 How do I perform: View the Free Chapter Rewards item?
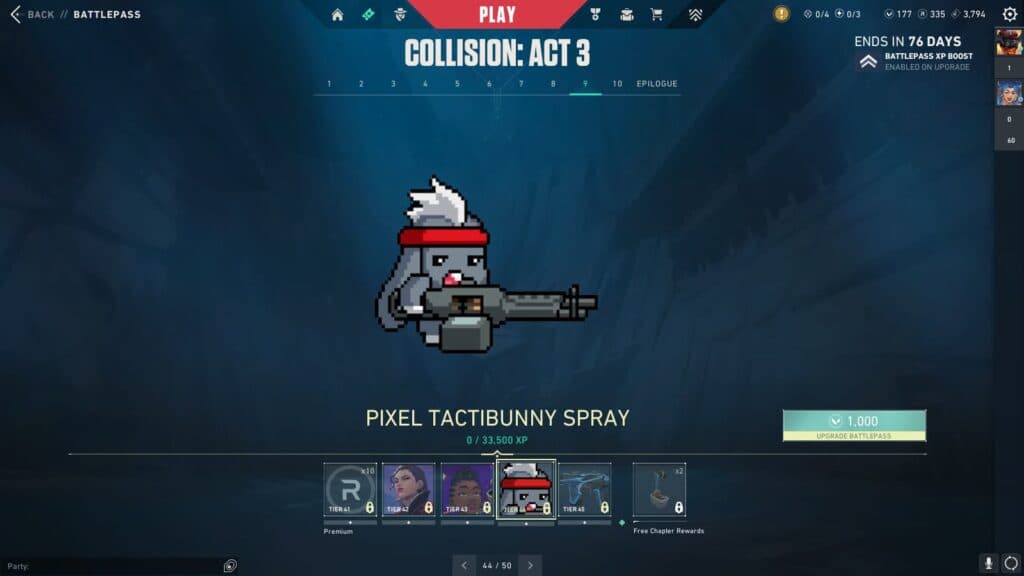click(659, 489)
